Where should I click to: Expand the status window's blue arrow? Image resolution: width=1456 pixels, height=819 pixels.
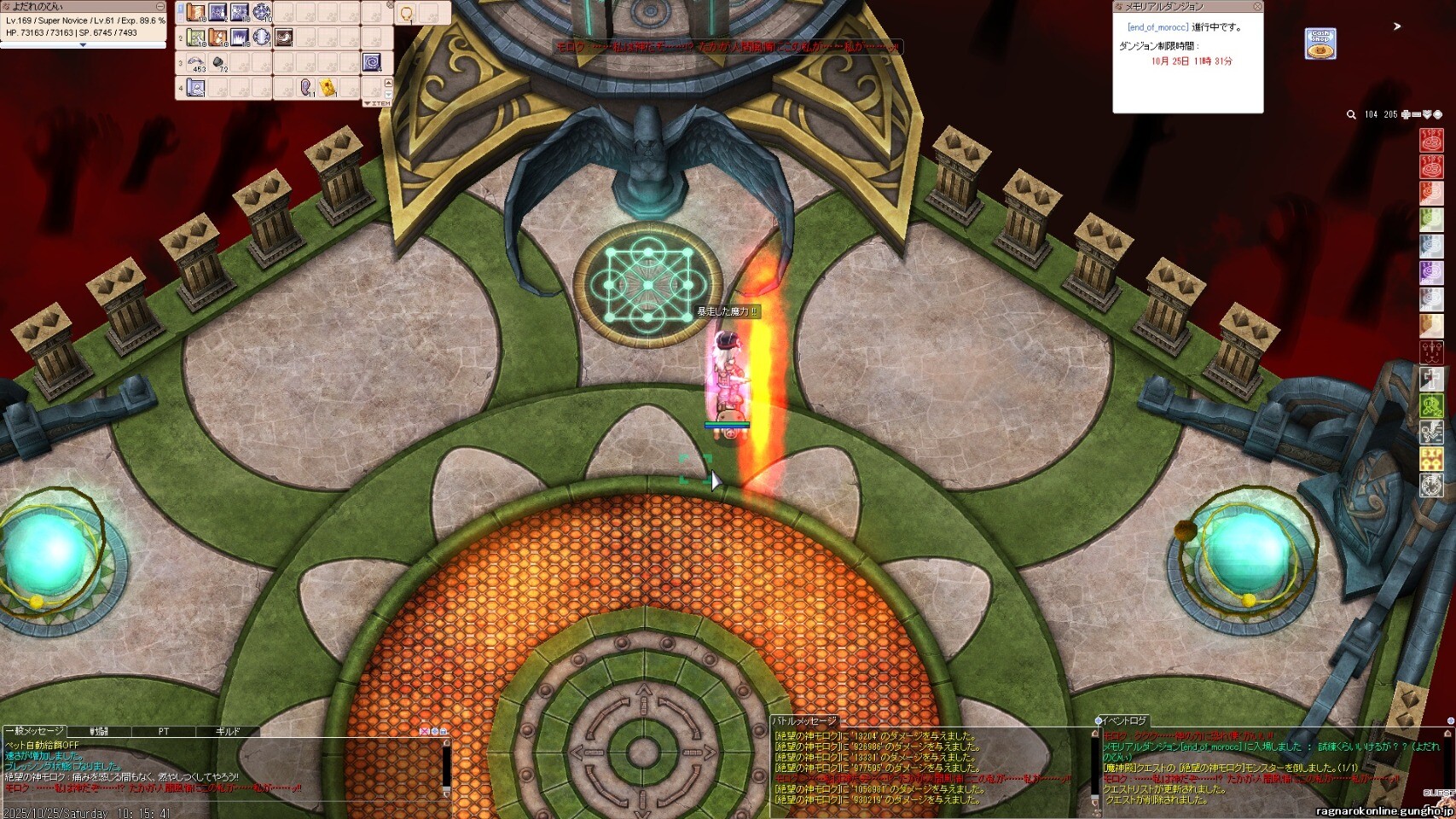pyautogui.click(x=83, y=45)
